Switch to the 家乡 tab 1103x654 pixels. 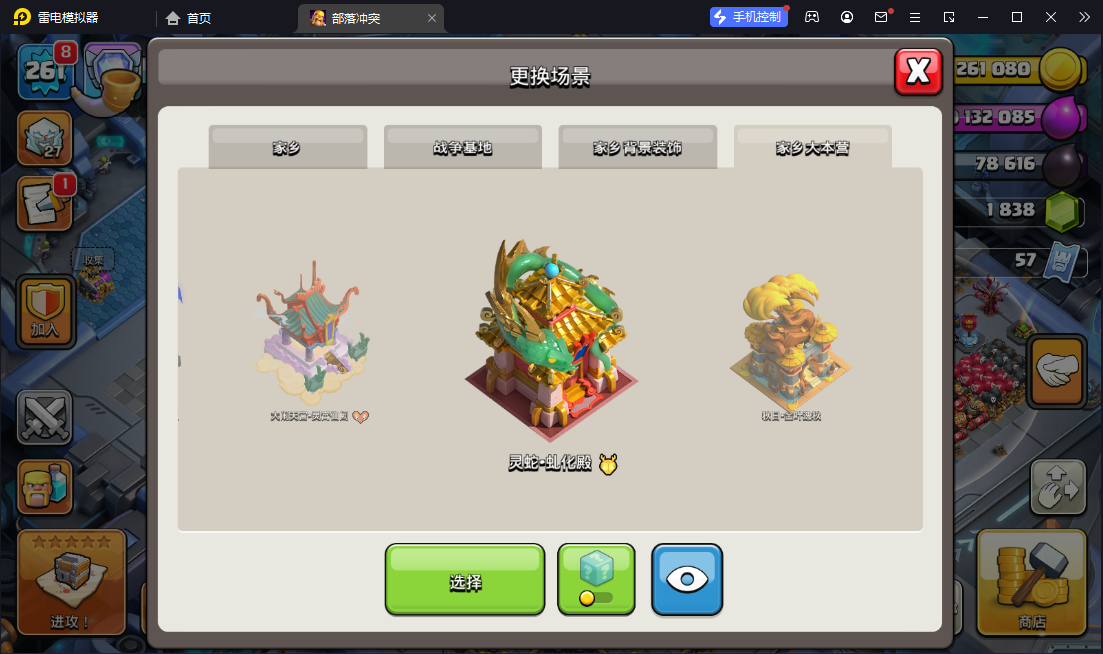click(287, 147)
